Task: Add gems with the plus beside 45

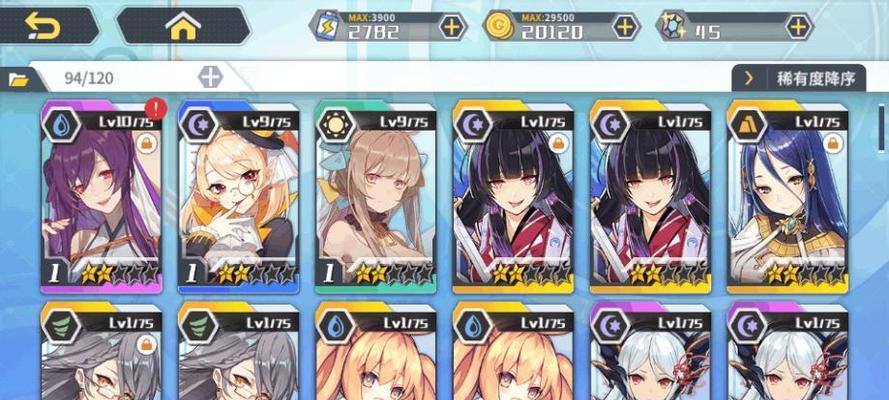Action: coord(797,27)
